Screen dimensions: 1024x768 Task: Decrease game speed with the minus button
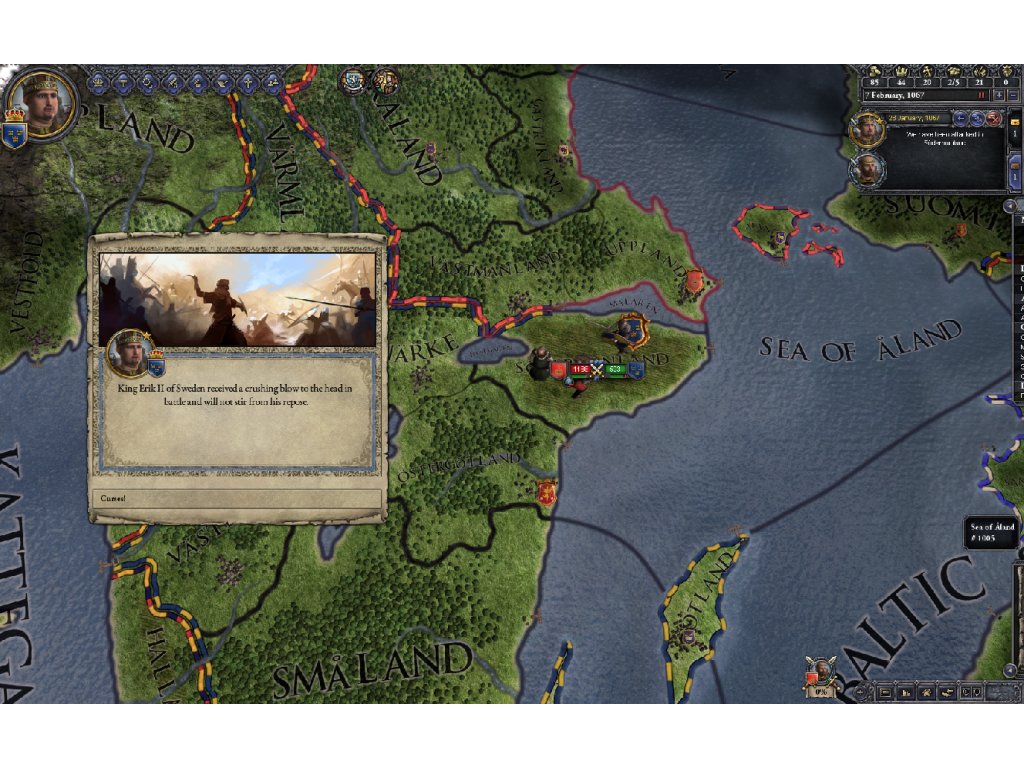point(1013,95)
